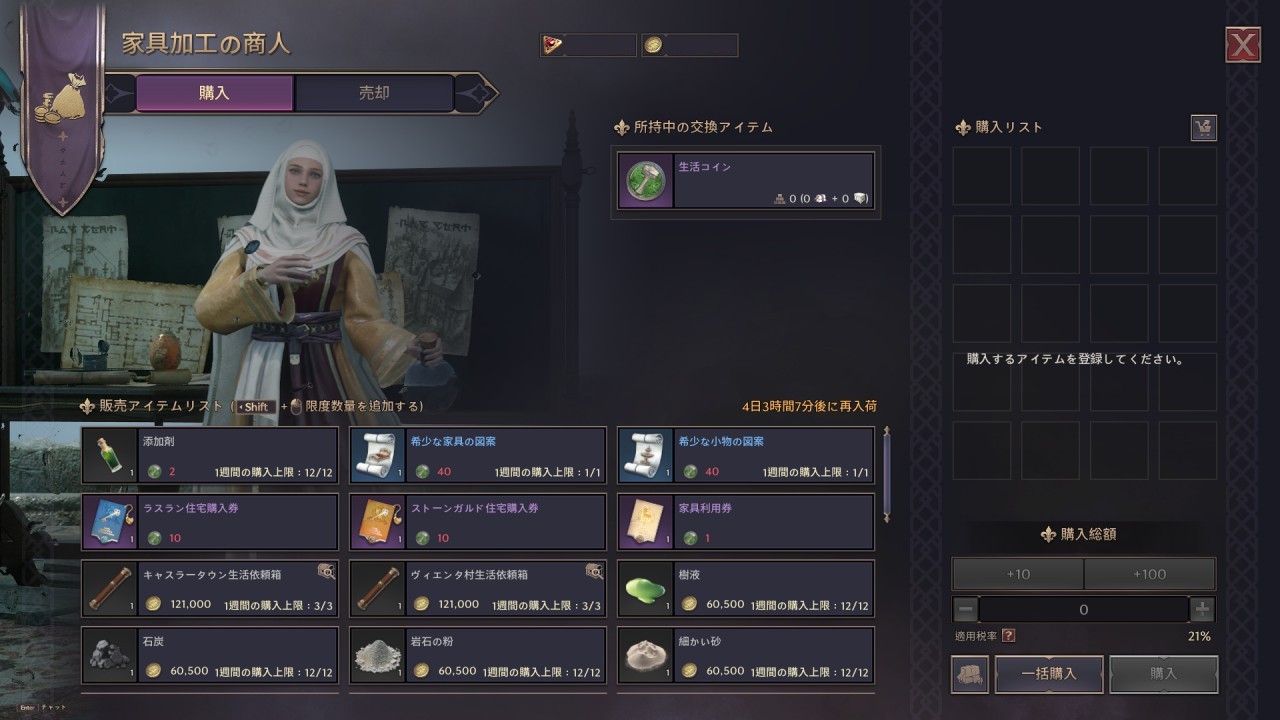1280x720 pixels.
Task: Add 10 with the +10 button
Action: [1018, 574]
